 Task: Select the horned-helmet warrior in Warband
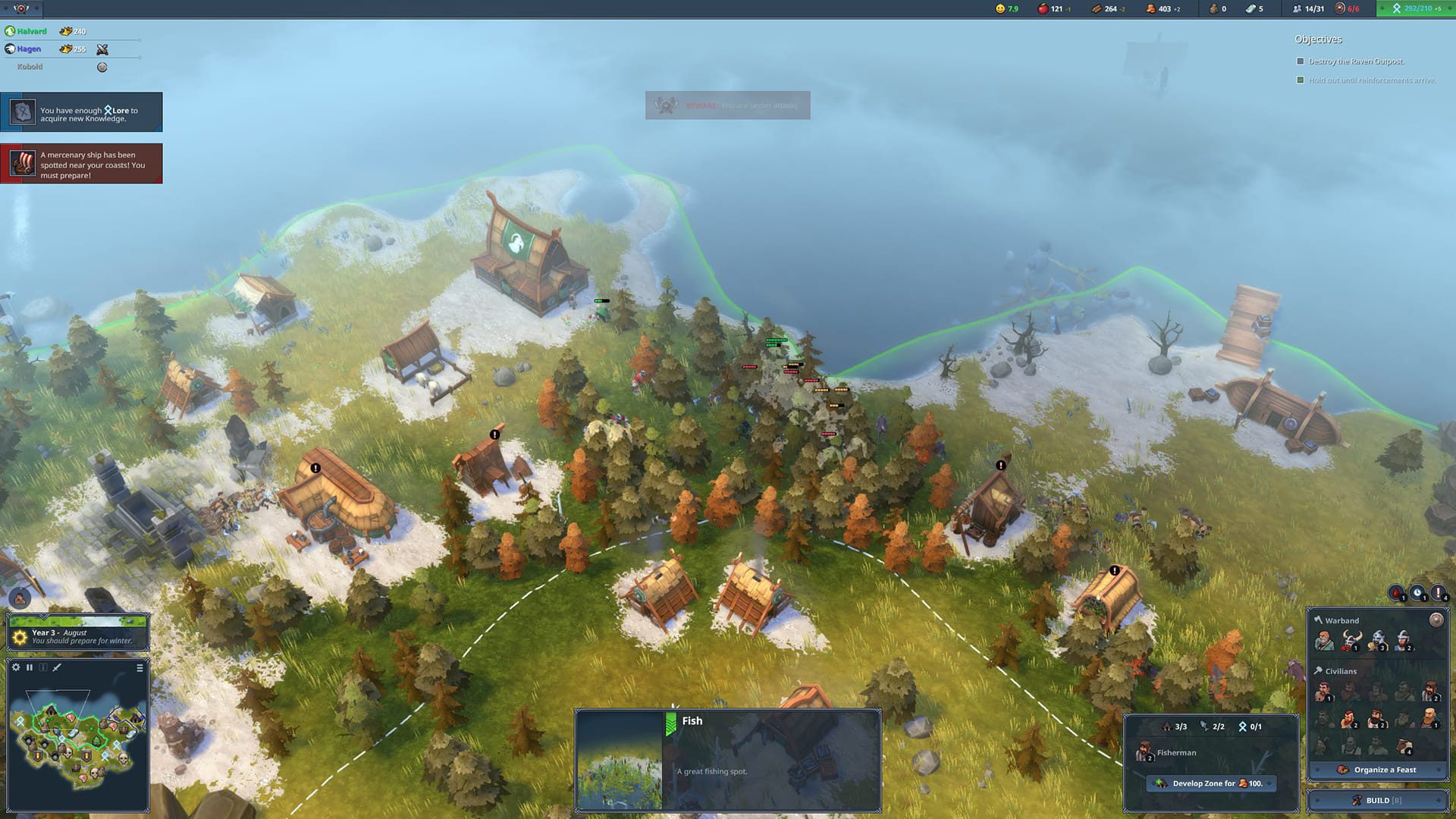1351,641
